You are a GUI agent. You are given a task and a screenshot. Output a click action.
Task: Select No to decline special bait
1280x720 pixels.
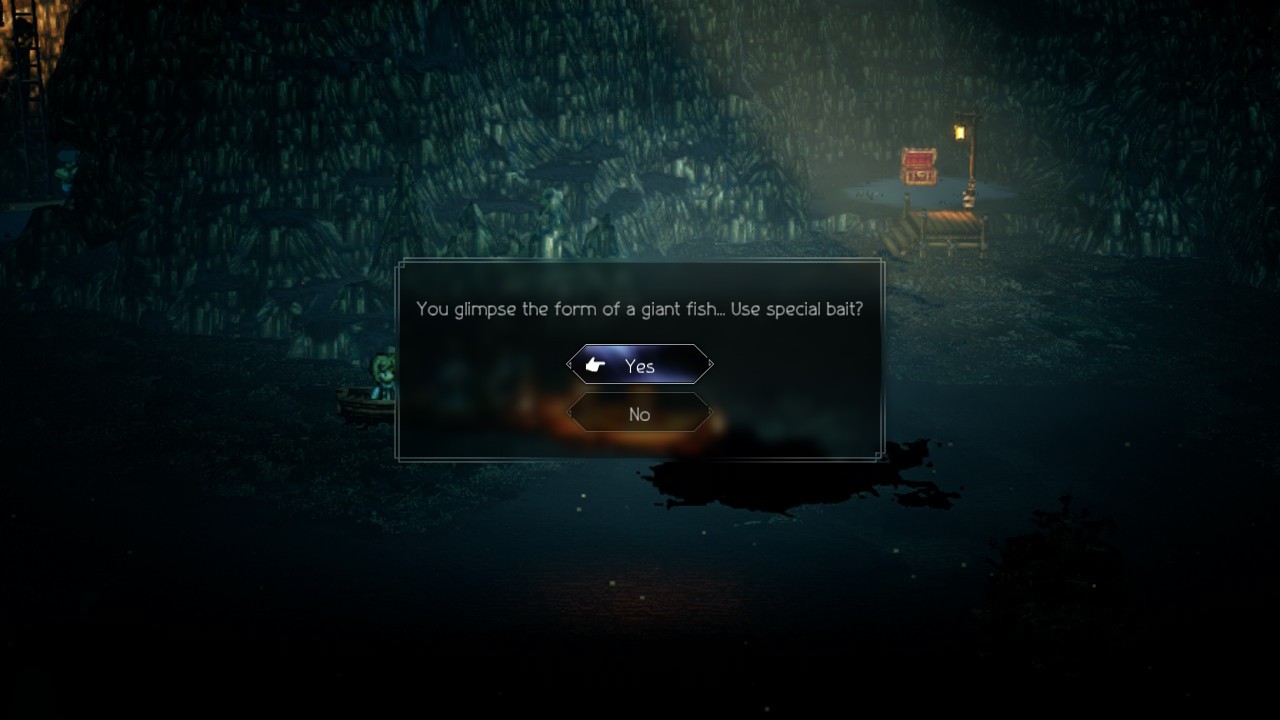(x=640, y=413)
